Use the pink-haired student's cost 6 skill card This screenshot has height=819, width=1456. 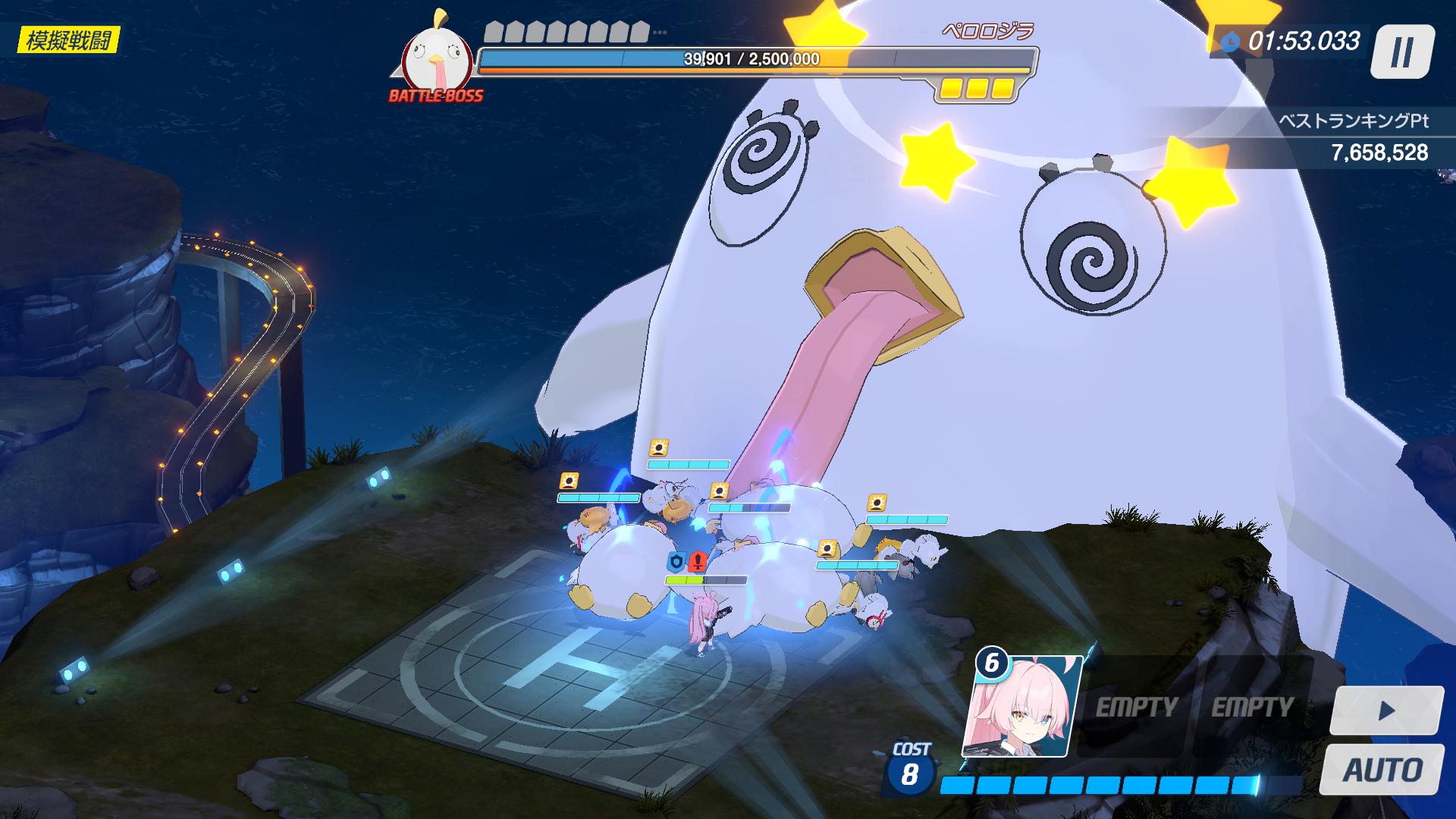pyautogui.click(x=1024, y=708)
